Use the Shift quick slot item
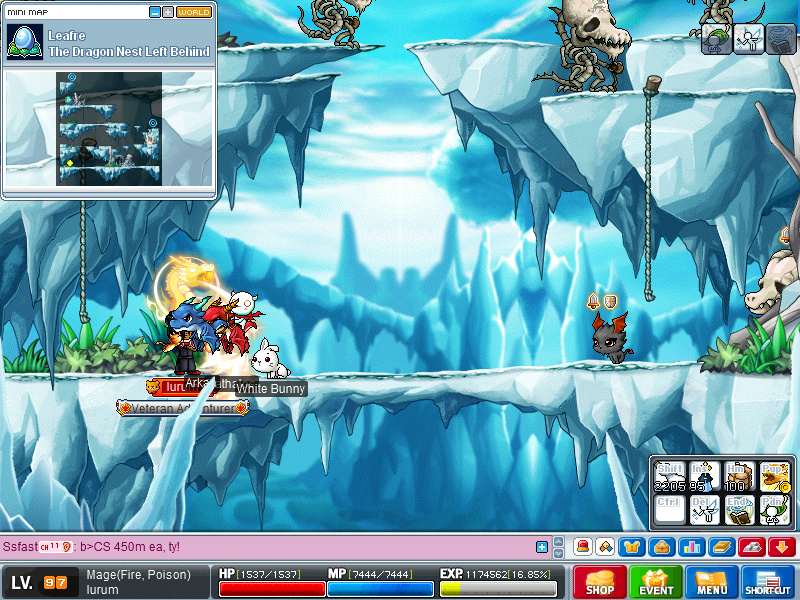This screenshot has height=600, width=800. click(670, 476)
